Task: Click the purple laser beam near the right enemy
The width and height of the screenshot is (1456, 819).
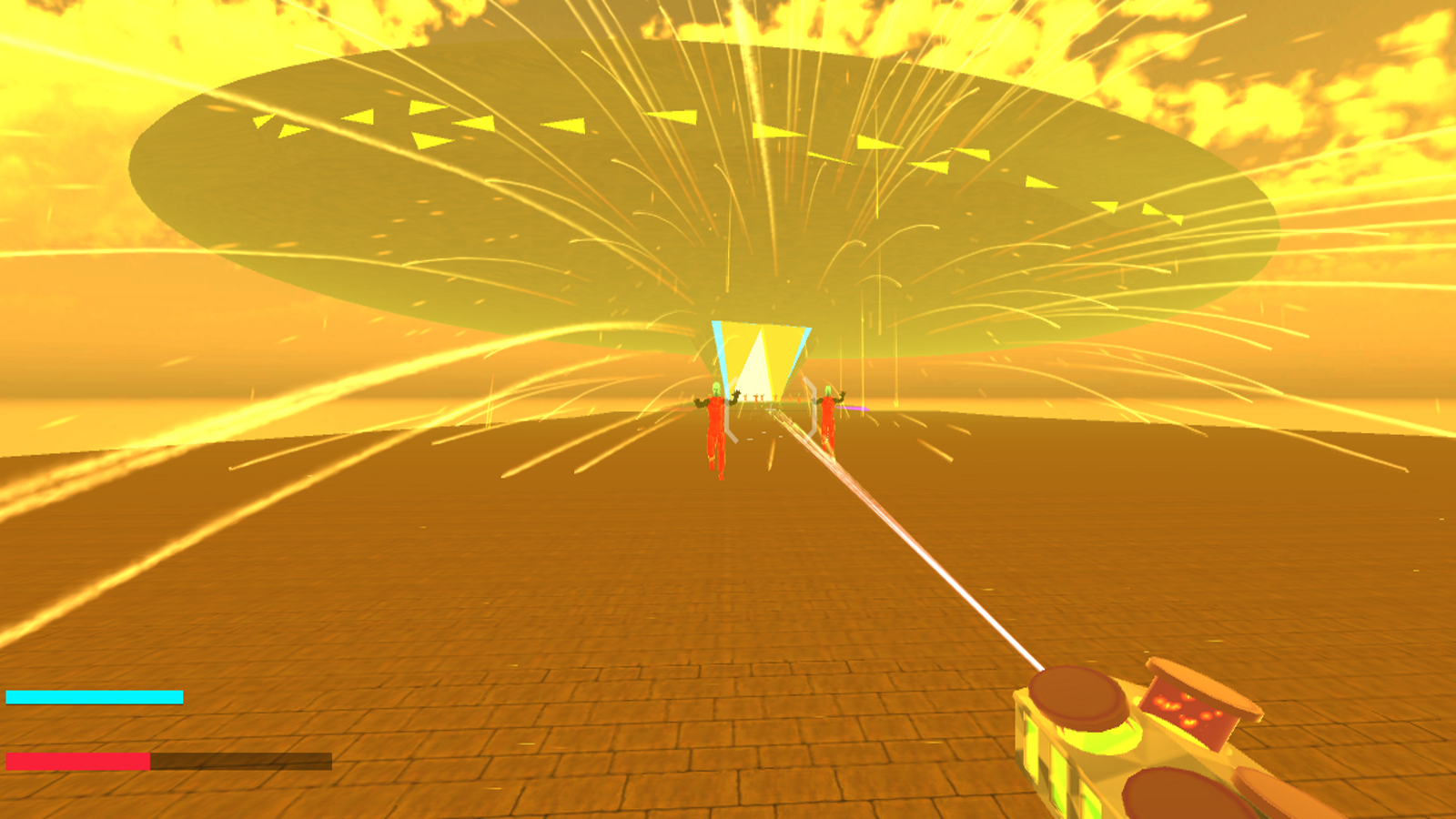Action: tap(853, 408)
